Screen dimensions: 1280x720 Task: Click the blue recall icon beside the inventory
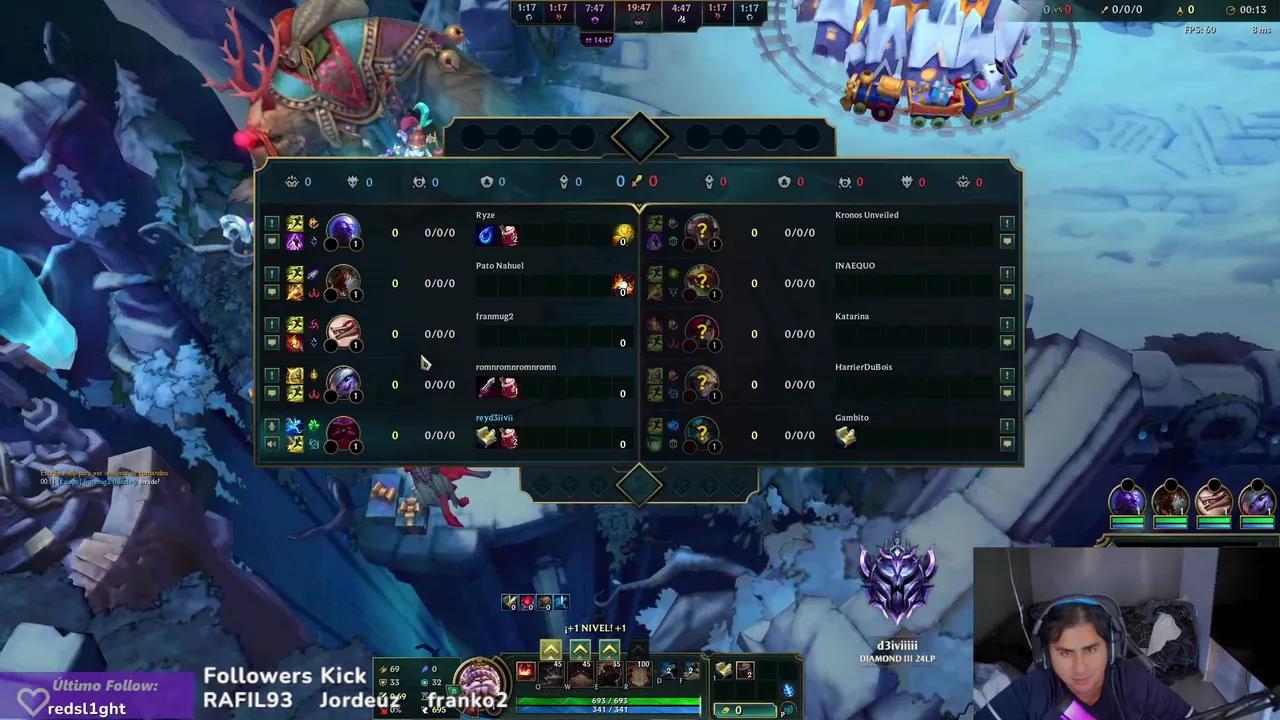[x=786, y=689]
